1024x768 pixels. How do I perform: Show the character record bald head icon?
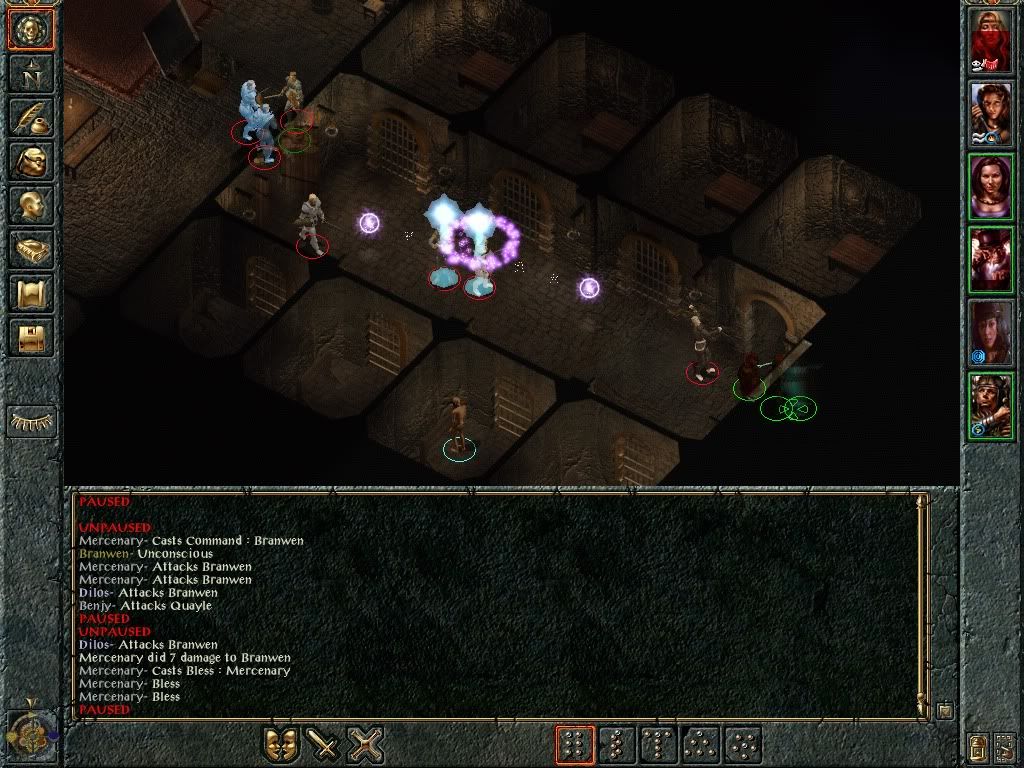pos(32,205)
